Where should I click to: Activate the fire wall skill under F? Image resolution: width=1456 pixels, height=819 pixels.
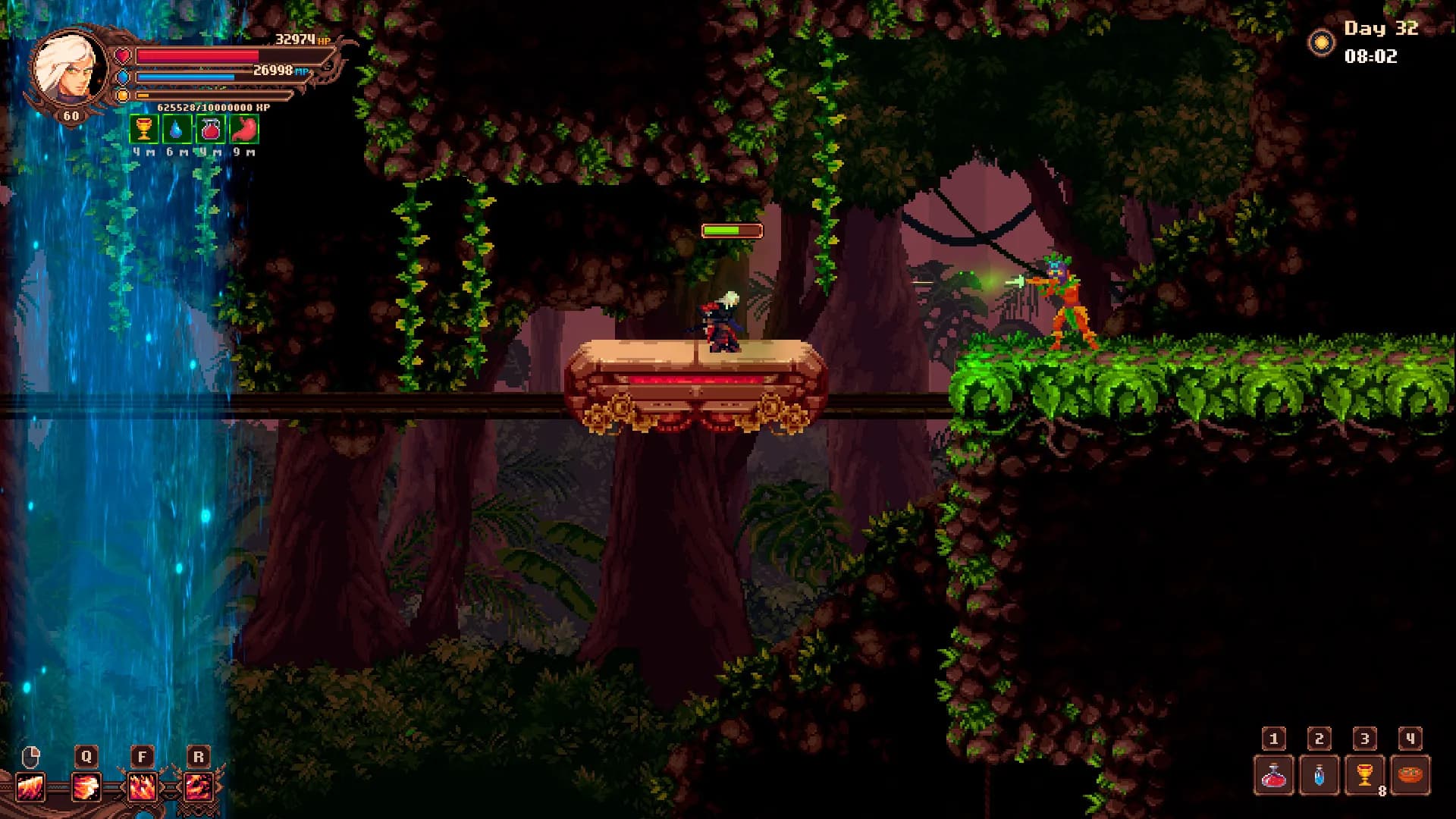(x=142, y=787)
